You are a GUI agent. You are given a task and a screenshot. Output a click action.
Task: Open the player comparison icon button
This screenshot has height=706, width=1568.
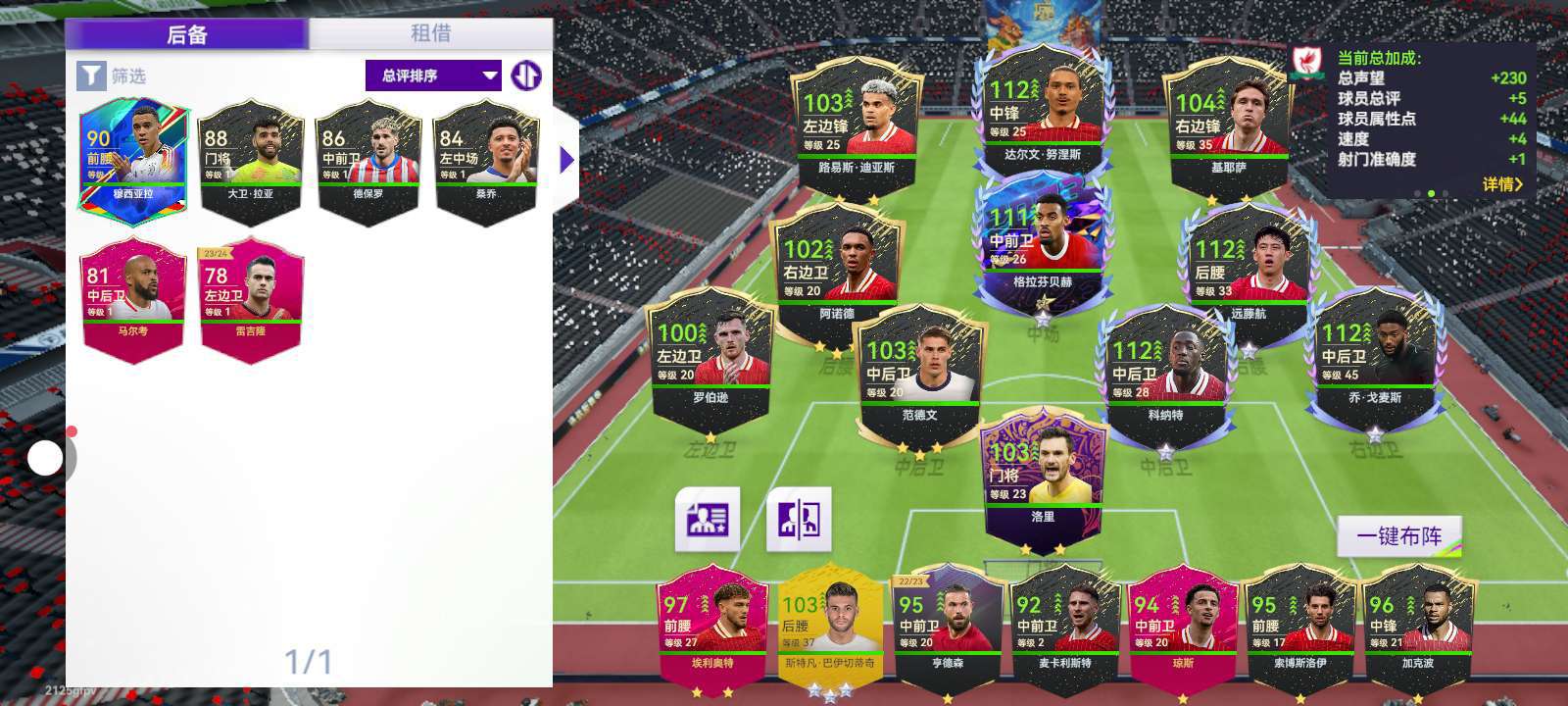799,518
